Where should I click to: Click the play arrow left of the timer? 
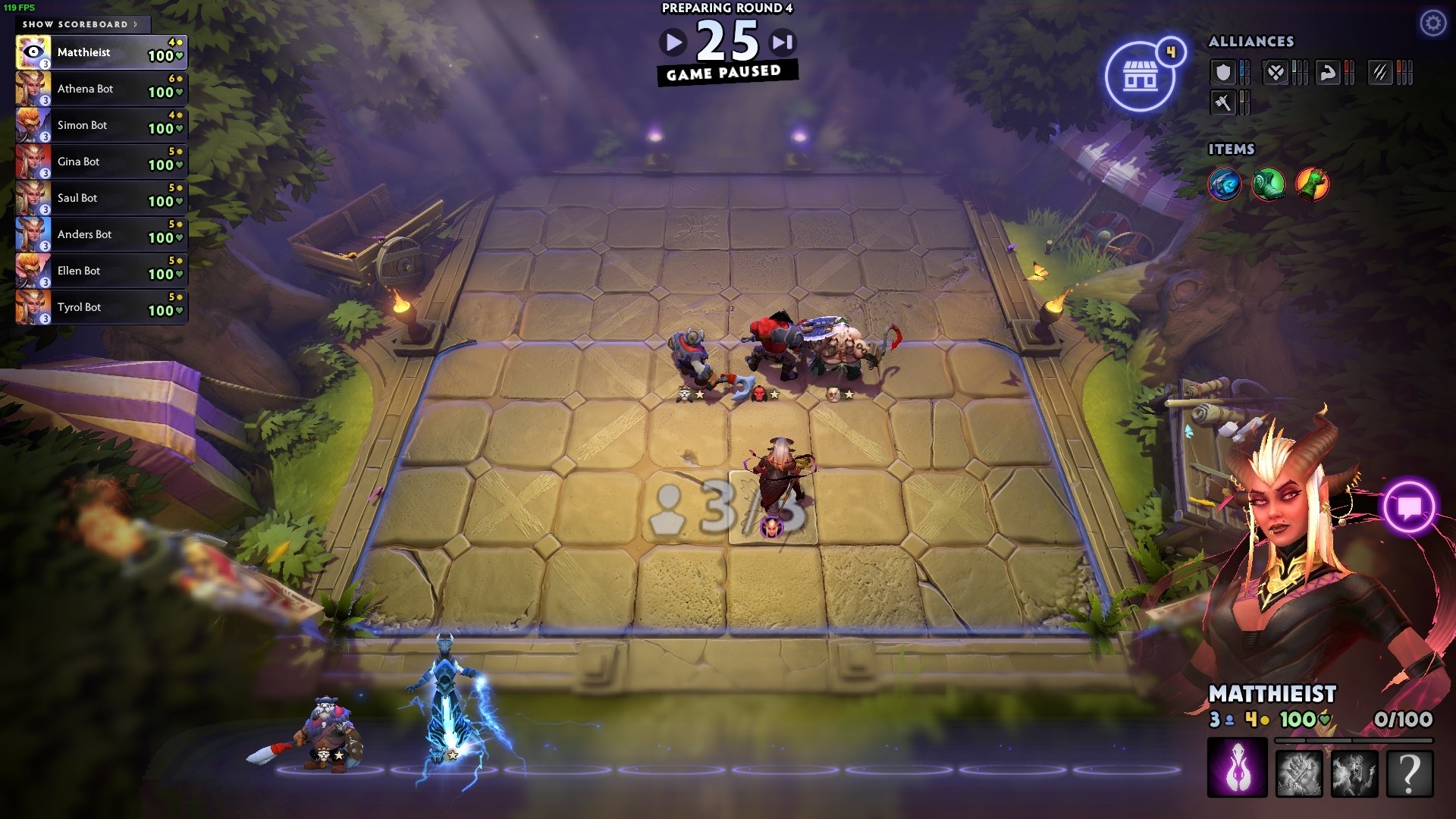[673, 42]
